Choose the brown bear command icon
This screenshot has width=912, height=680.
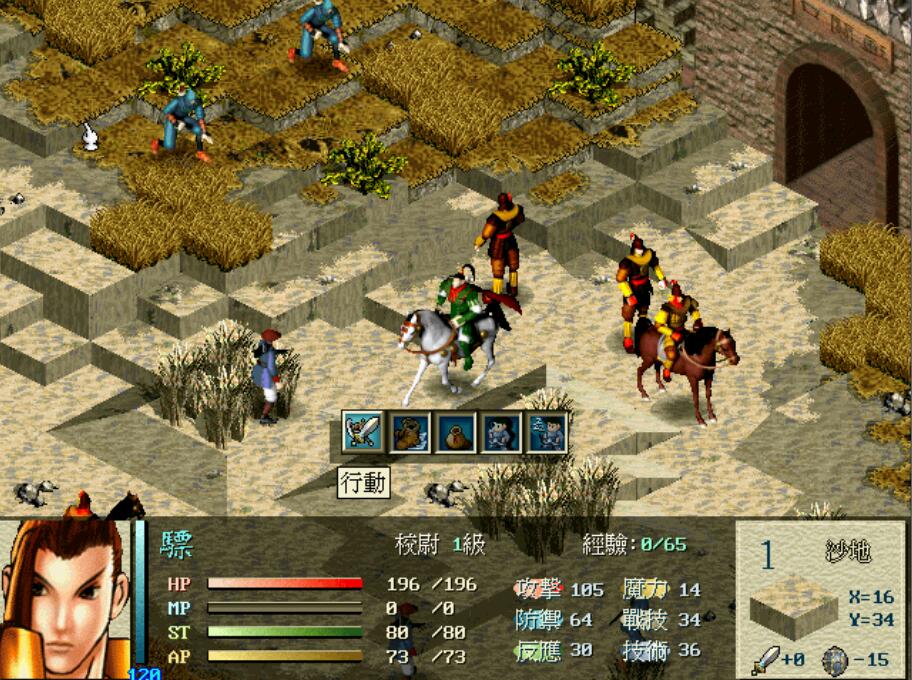(410, 432)
